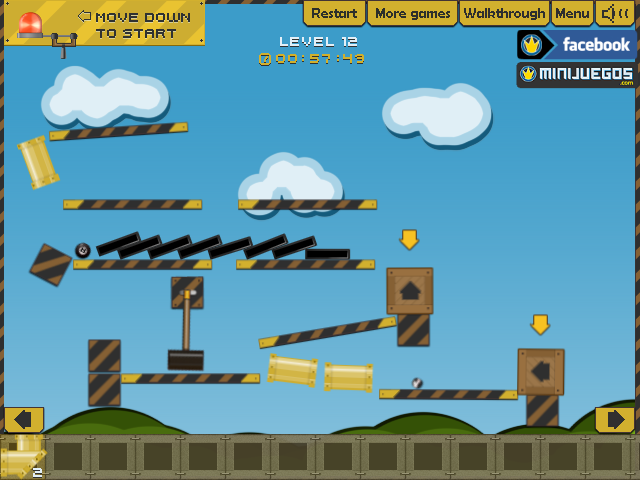640x480 pixels.
Task: Activate the red siren start lever
Action: coord(64,44)
